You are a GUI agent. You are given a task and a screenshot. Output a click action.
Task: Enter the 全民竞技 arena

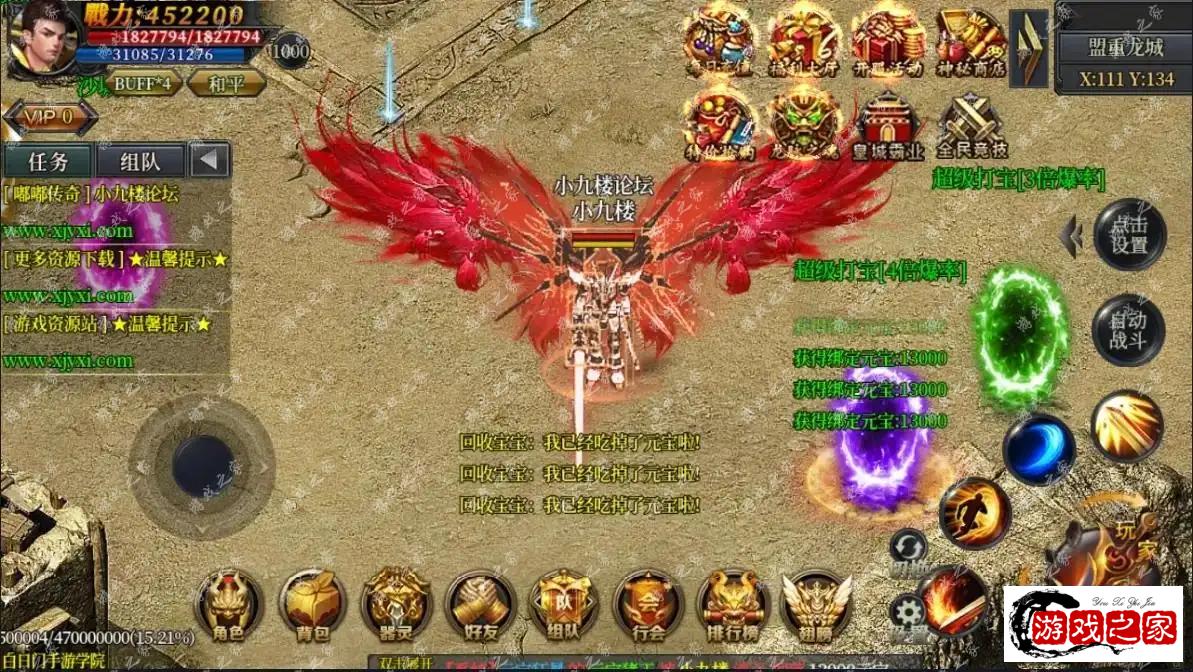pos(971,125)
